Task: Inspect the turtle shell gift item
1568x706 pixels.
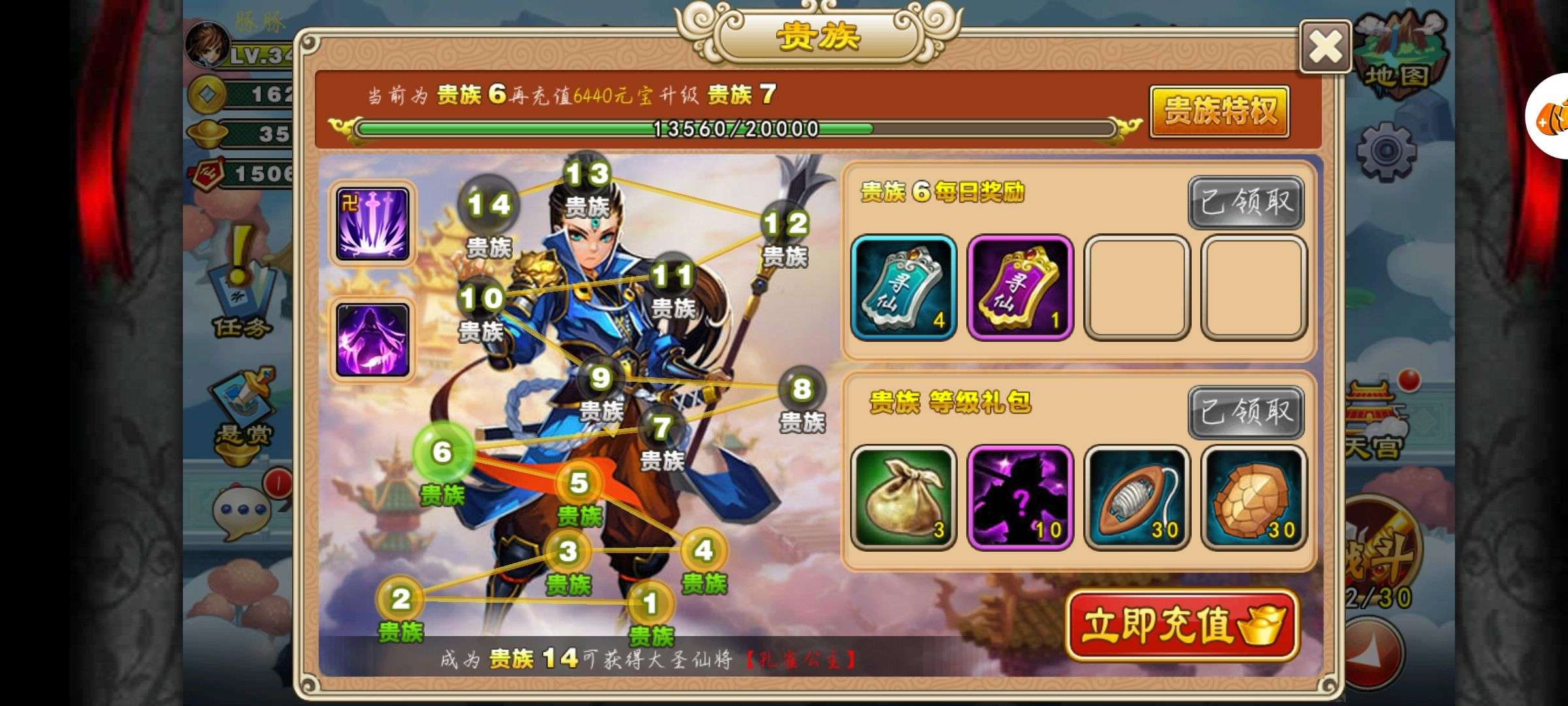Action: (x=1253, y=498)
